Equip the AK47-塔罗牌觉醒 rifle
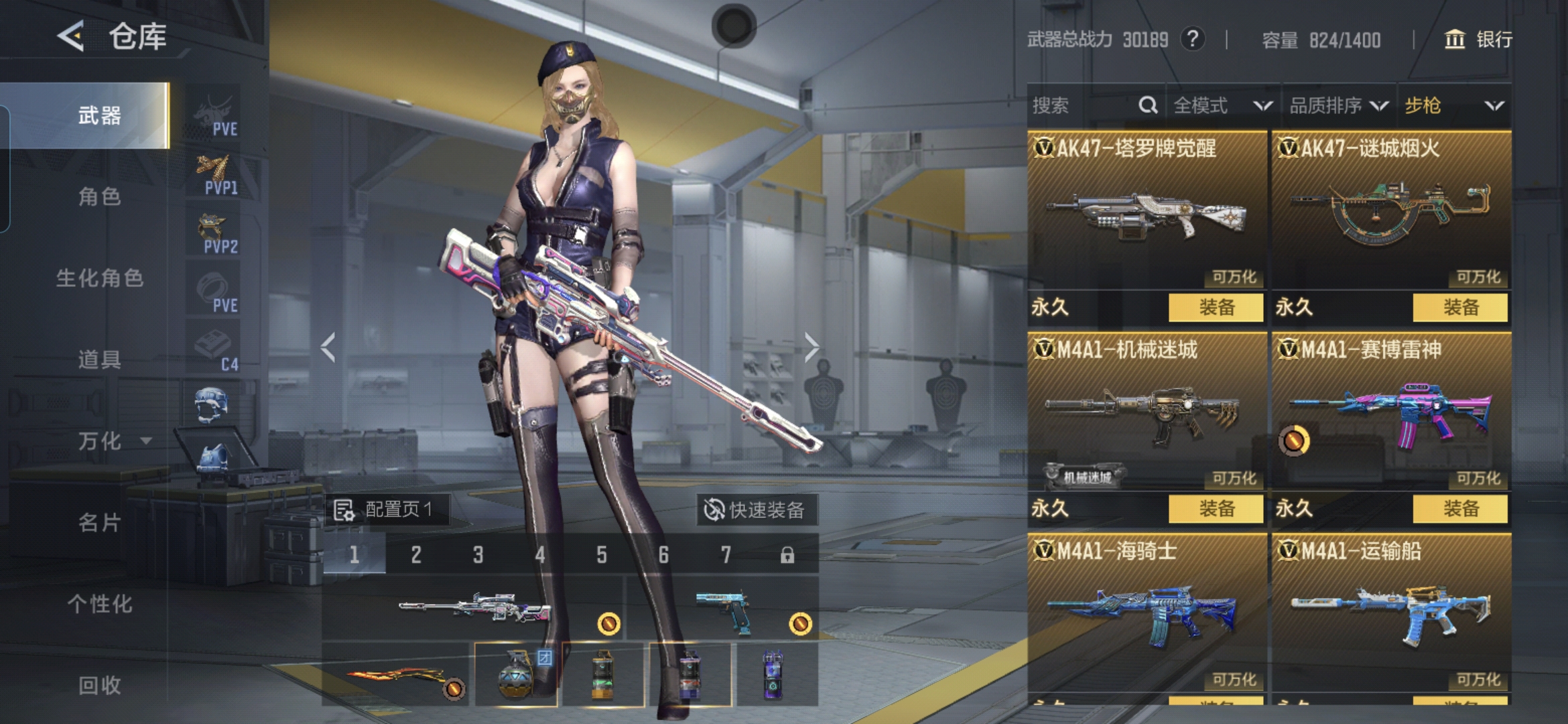 coord(1216,308)
